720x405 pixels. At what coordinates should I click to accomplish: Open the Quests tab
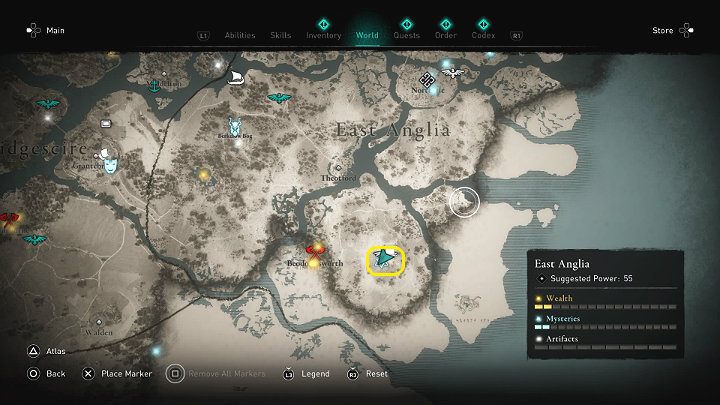(x=406, y=35)
